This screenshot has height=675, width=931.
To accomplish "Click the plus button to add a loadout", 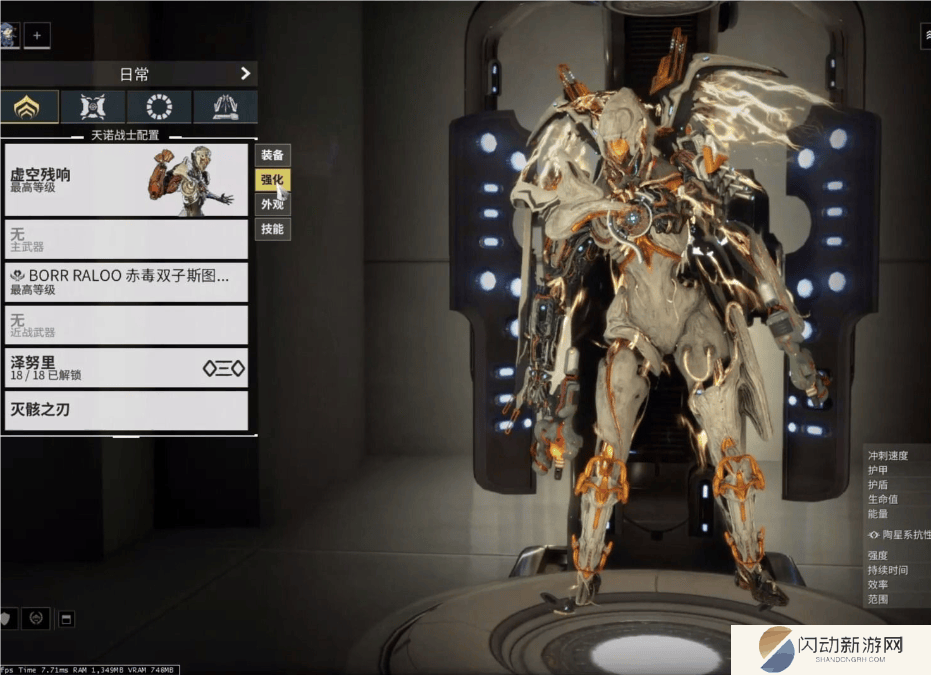I will pos(37,36).
